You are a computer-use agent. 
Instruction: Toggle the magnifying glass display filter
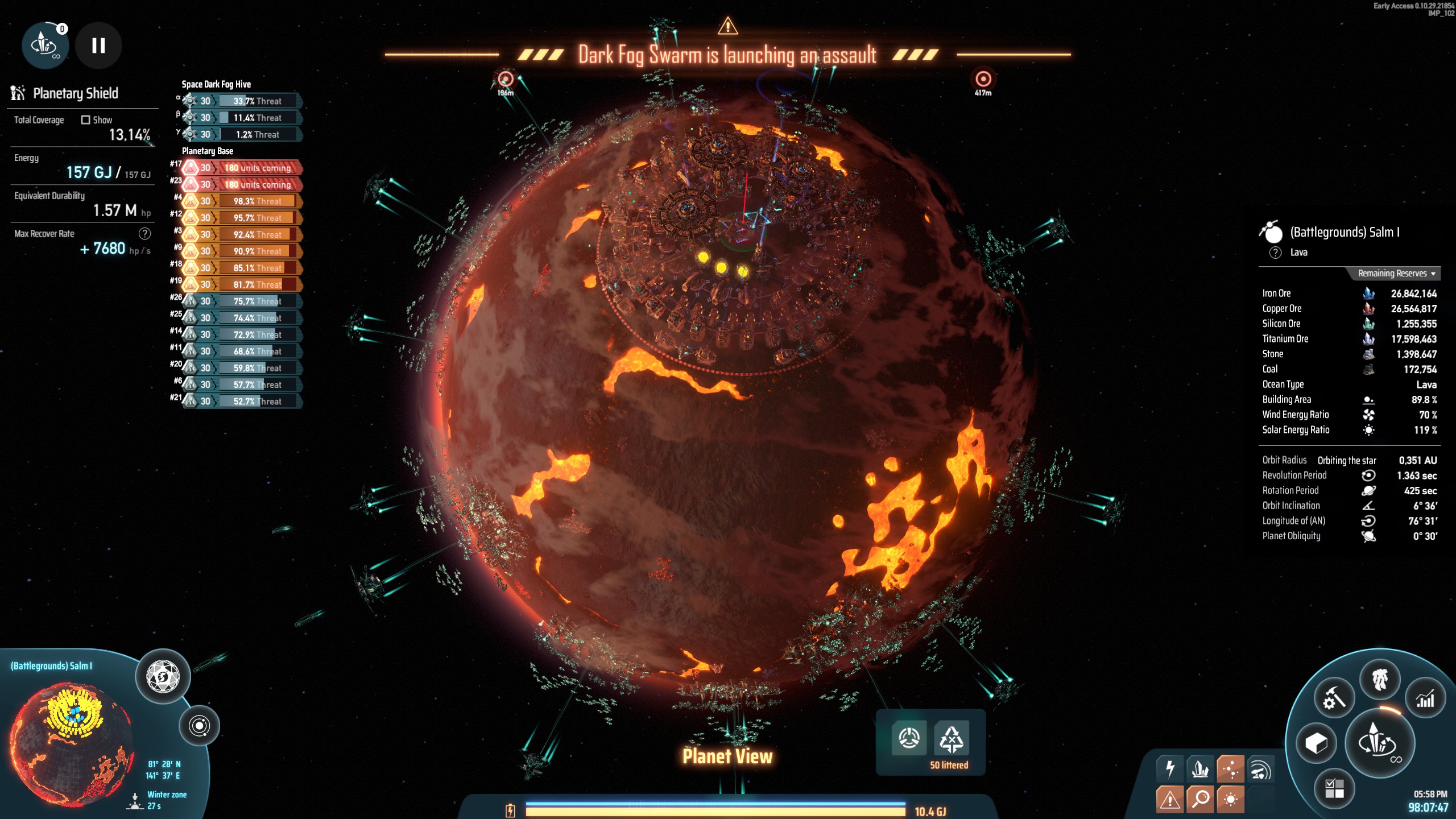[x=1201, y=799]
